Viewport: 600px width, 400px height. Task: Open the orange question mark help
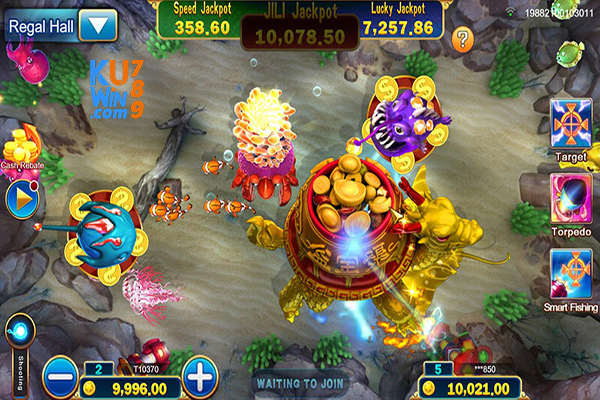click(x=462, y=40)
